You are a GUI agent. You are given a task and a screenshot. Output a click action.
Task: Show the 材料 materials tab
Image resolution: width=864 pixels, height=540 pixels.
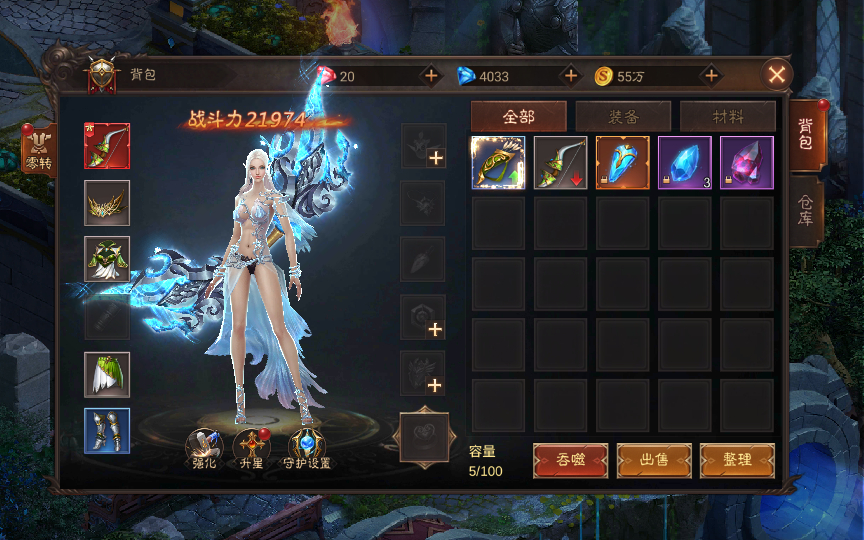727,116
